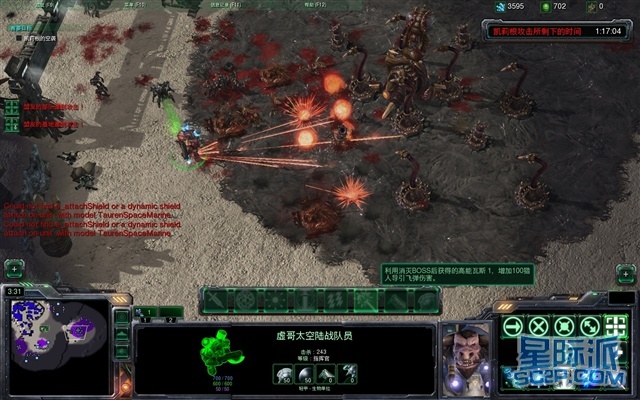Viewport: 640px width, 400px height.
Task: Choose the Hold Position command
Action: [x=566, y=326]
